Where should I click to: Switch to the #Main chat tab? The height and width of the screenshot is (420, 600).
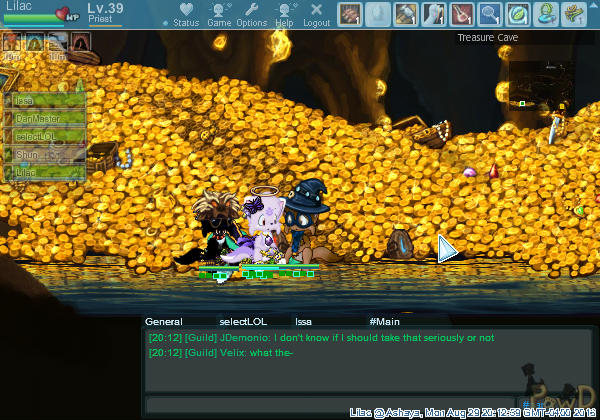(x=384, y=321)
